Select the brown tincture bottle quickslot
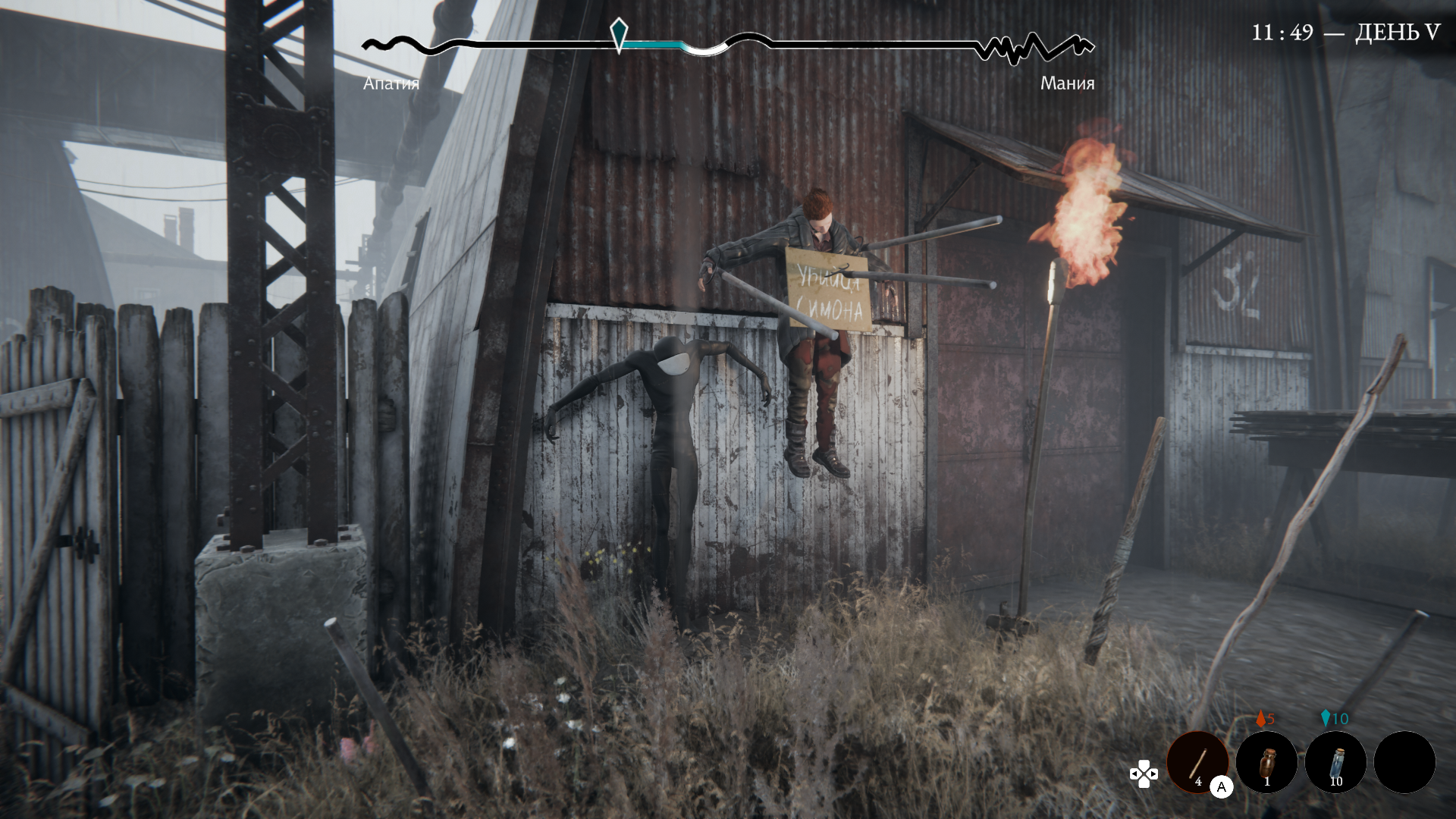The image size is (1456, 819). tap(1266, 763)
